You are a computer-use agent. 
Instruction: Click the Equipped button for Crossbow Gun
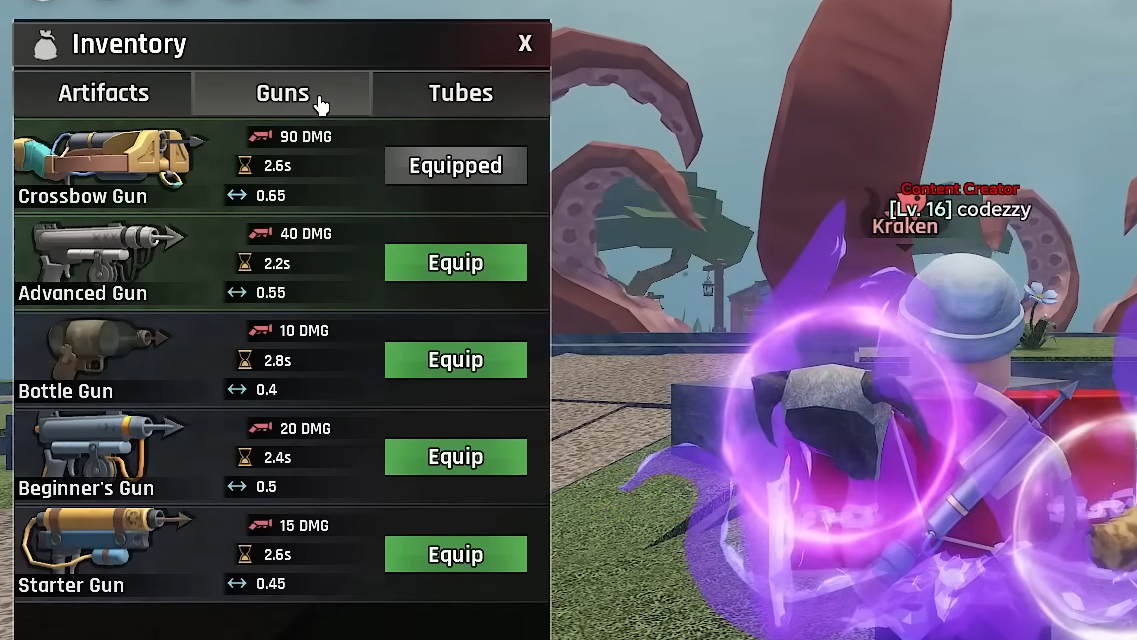455,166
